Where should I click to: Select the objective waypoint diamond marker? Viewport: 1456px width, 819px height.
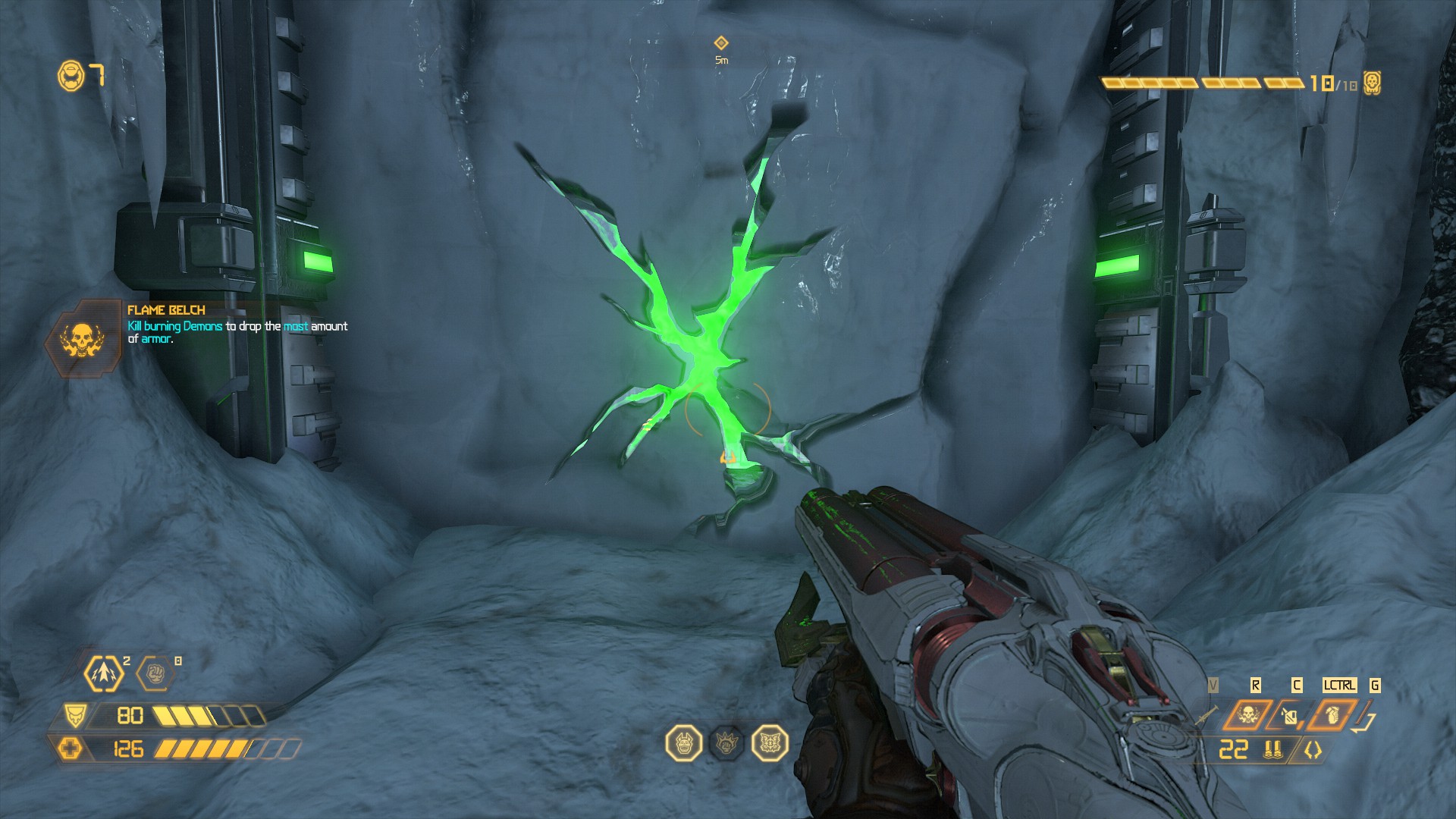(x=721, y=43)
